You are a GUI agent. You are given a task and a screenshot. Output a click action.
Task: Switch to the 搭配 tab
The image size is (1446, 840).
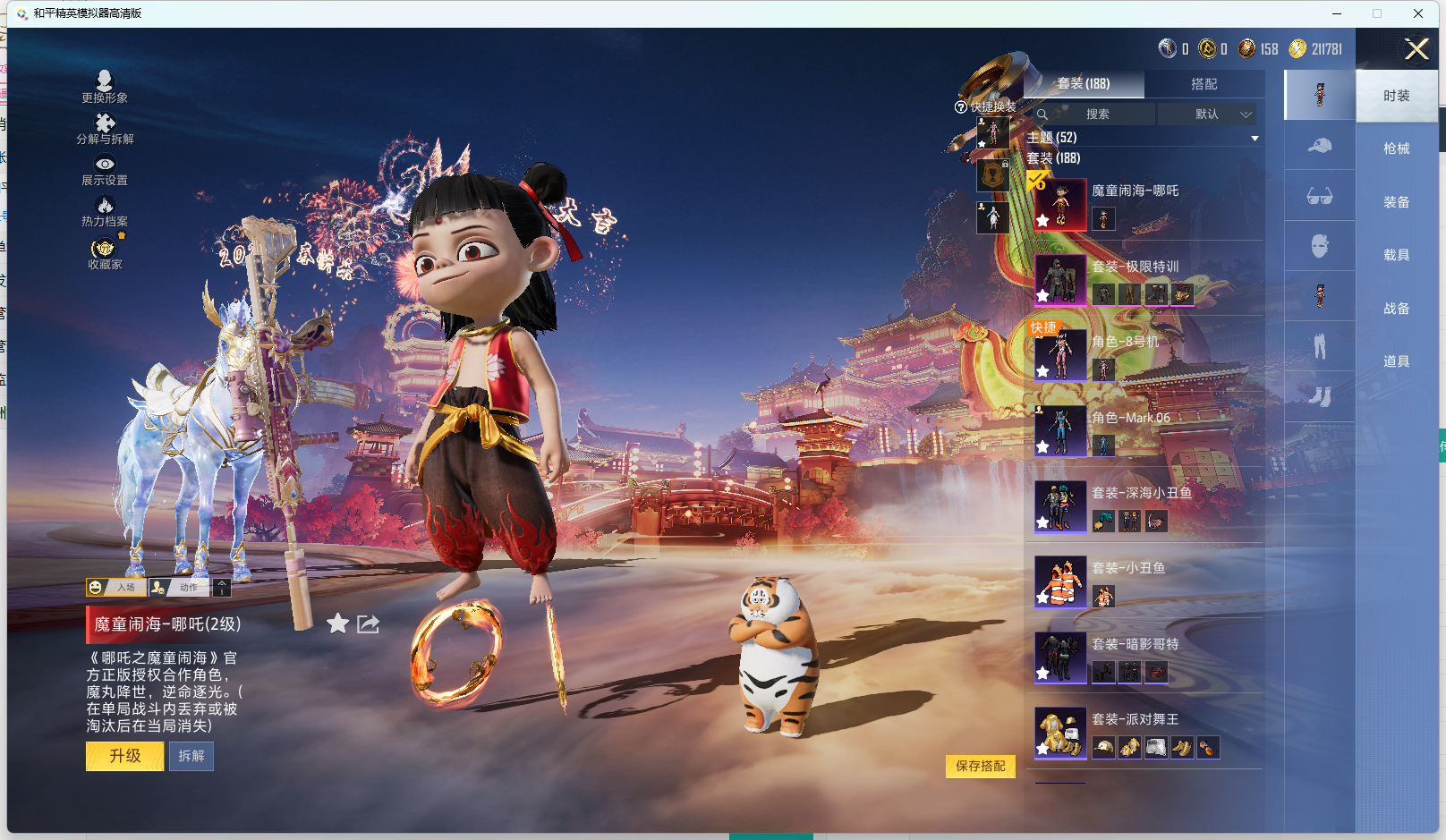coord(1204,84)
